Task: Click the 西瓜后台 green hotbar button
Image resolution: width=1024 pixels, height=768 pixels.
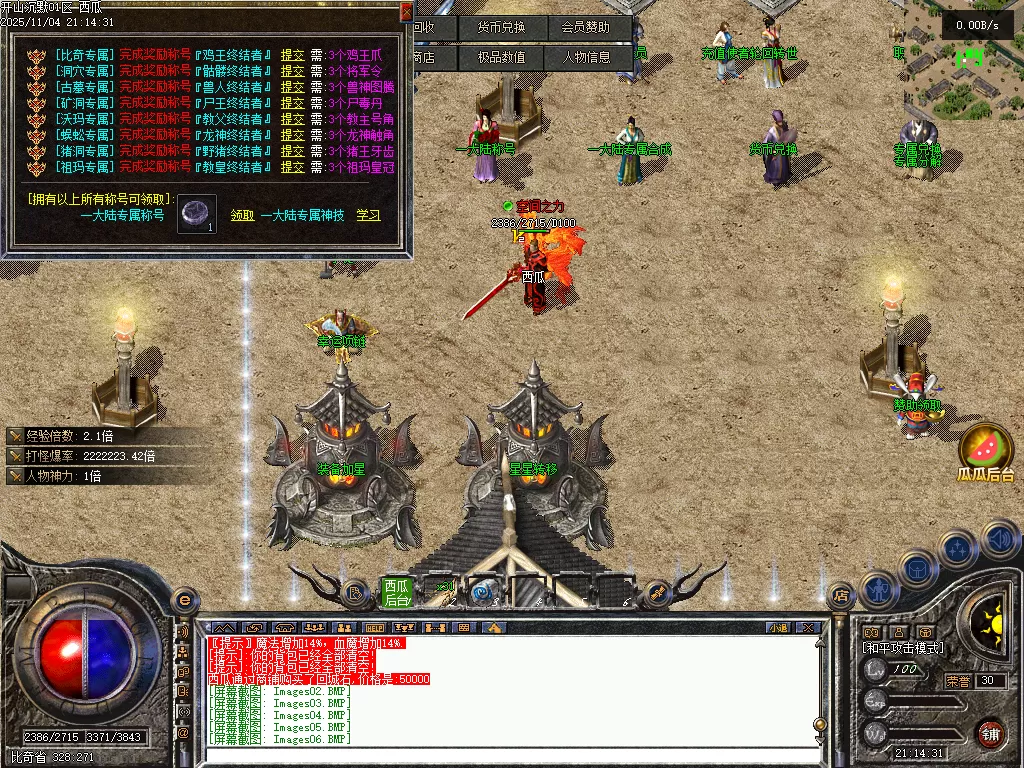Action: [x=397, y=593]
